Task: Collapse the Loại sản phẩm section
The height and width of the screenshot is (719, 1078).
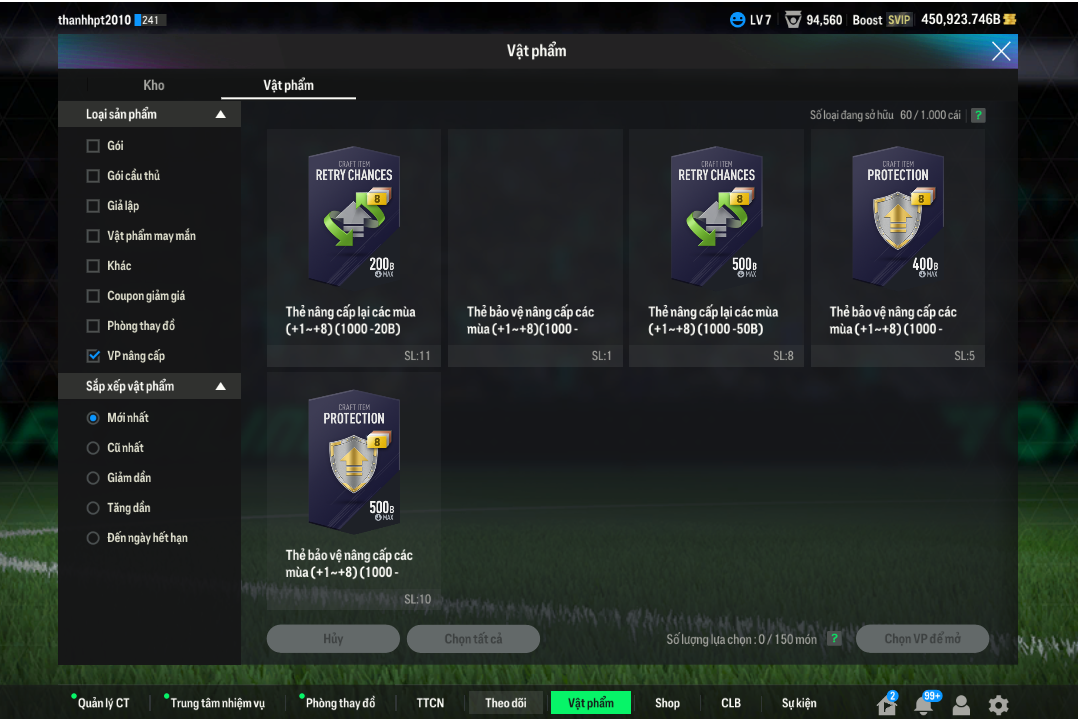Action: [x=220, y=115]
